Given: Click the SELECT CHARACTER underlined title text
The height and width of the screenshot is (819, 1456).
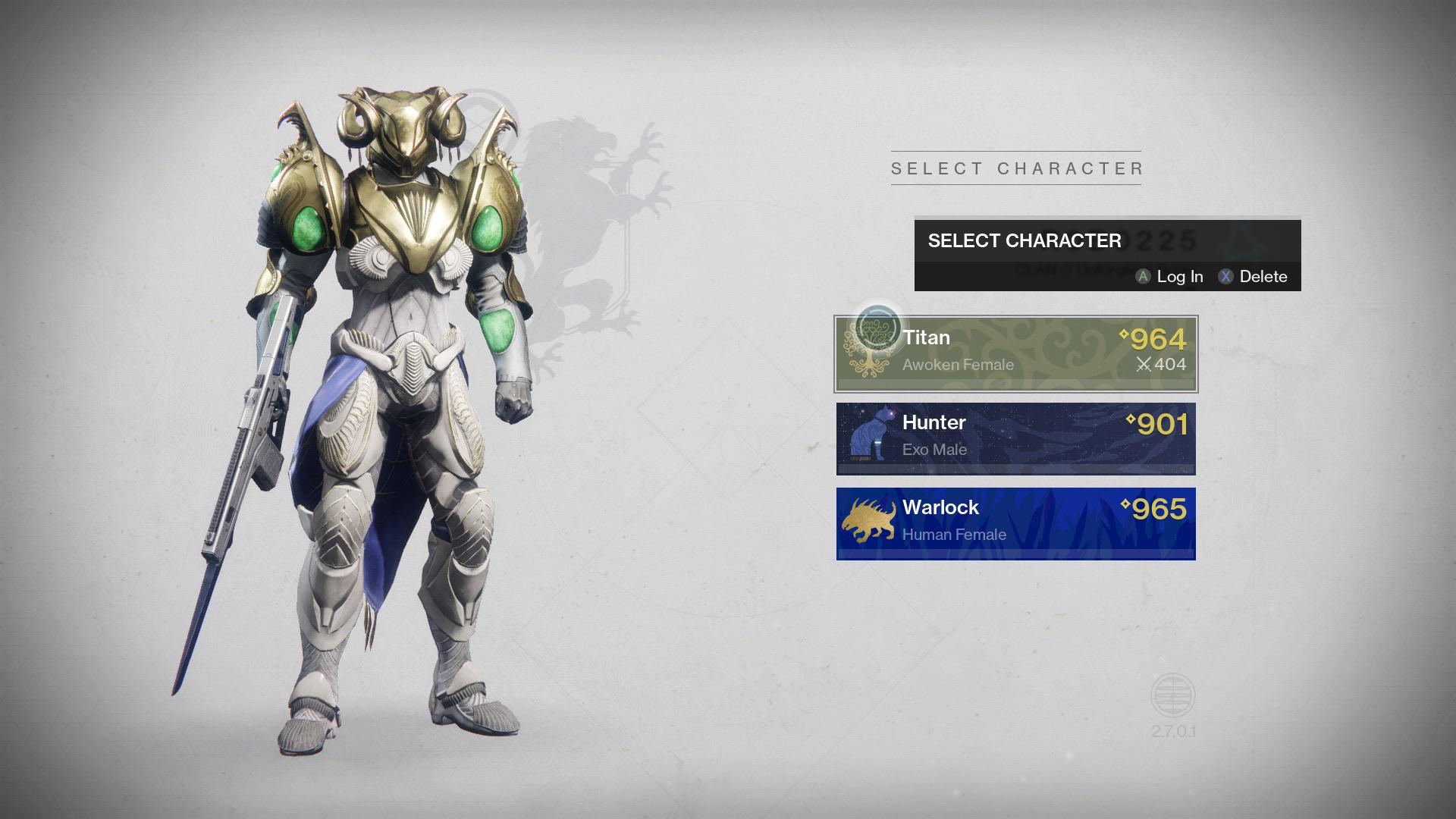Looking at the screenshot, I should click(x=1016, y=168).
